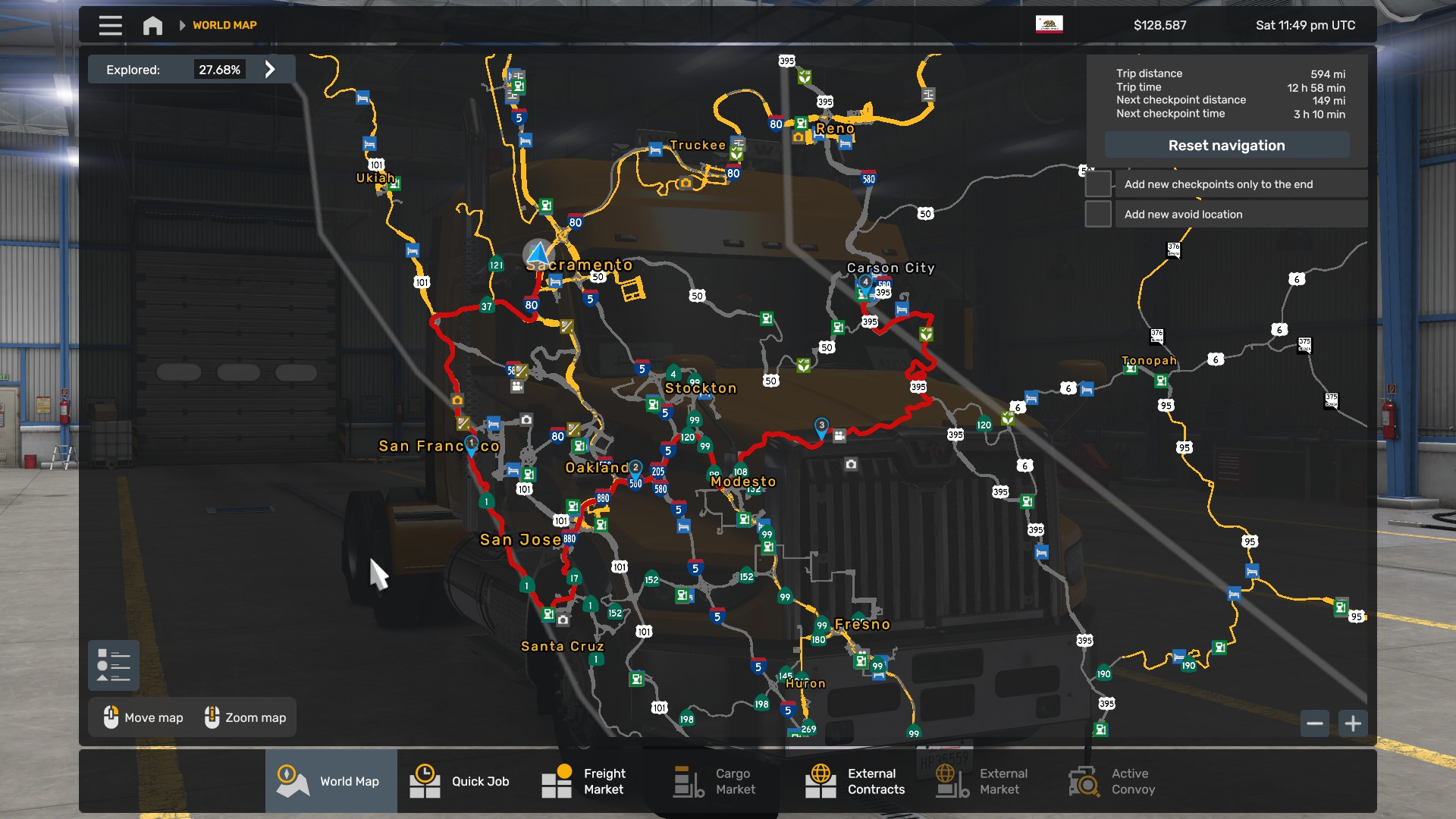Screen dimensions: 1456x819
Task: Click the Reset navigation button
Action: pos(1227,145)
